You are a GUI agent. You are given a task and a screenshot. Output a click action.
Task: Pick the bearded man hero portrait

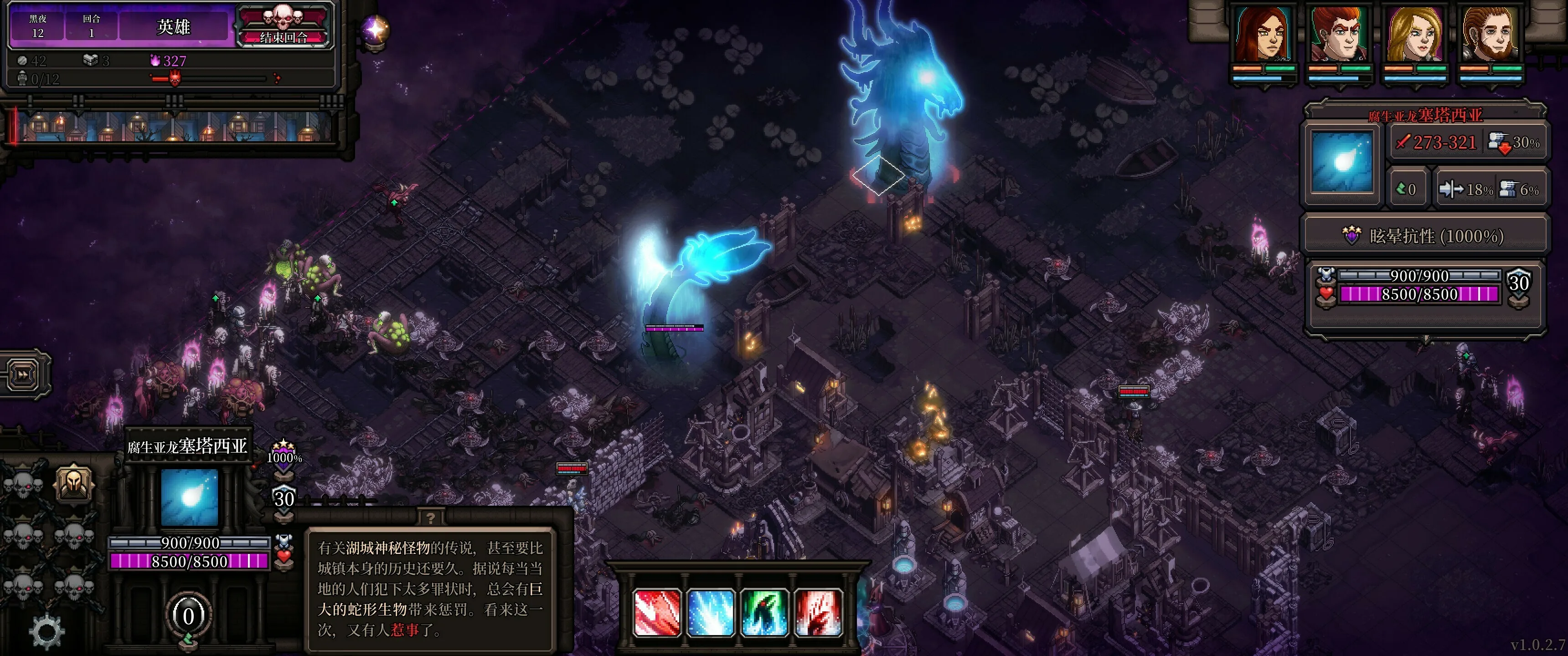(1490, 35)
